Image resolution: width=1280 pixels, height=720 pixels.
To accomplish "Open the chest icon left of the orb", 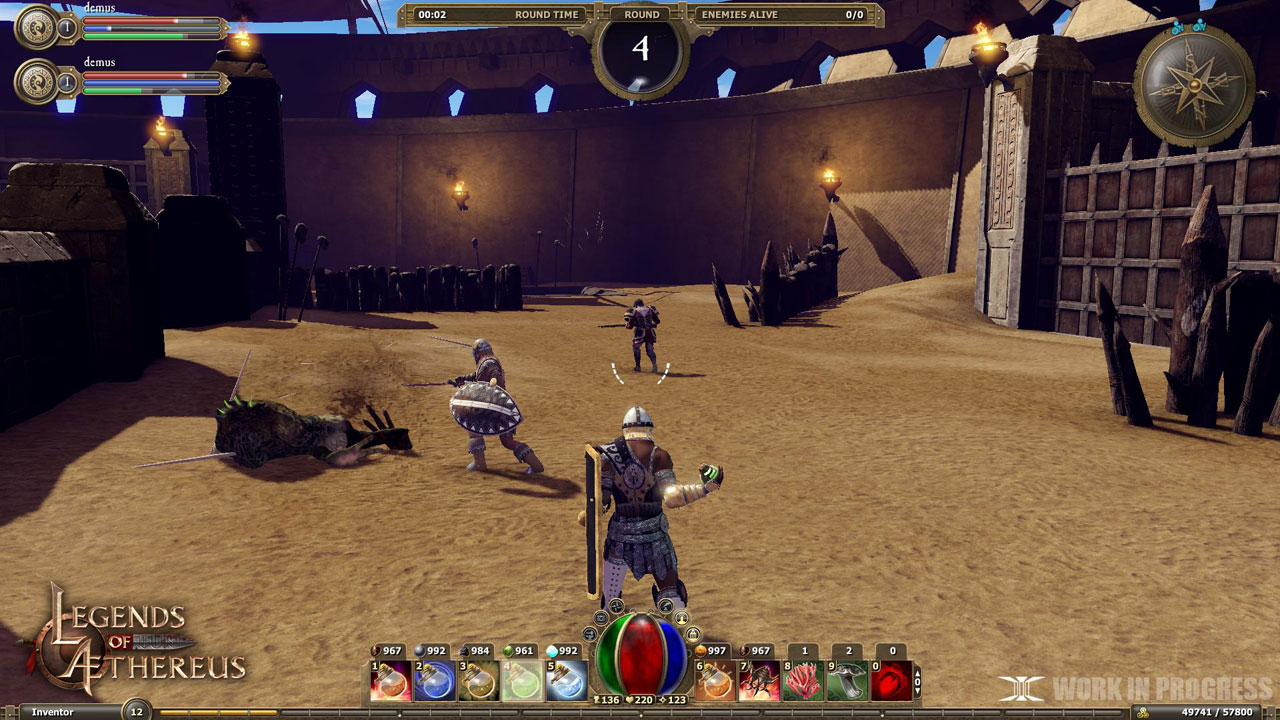I will coord(601,618).
